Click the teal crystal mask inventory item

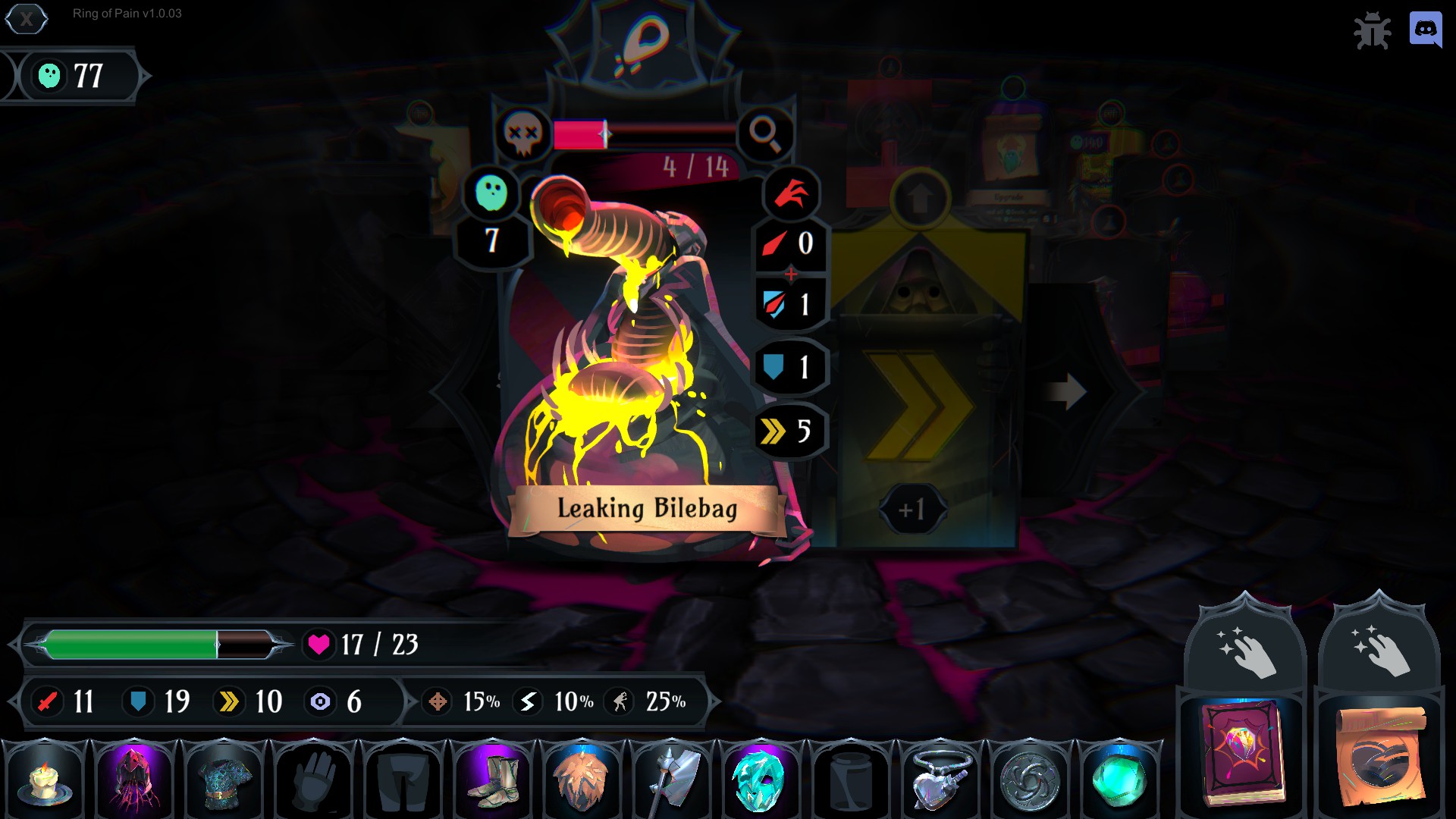click(761, 779)
